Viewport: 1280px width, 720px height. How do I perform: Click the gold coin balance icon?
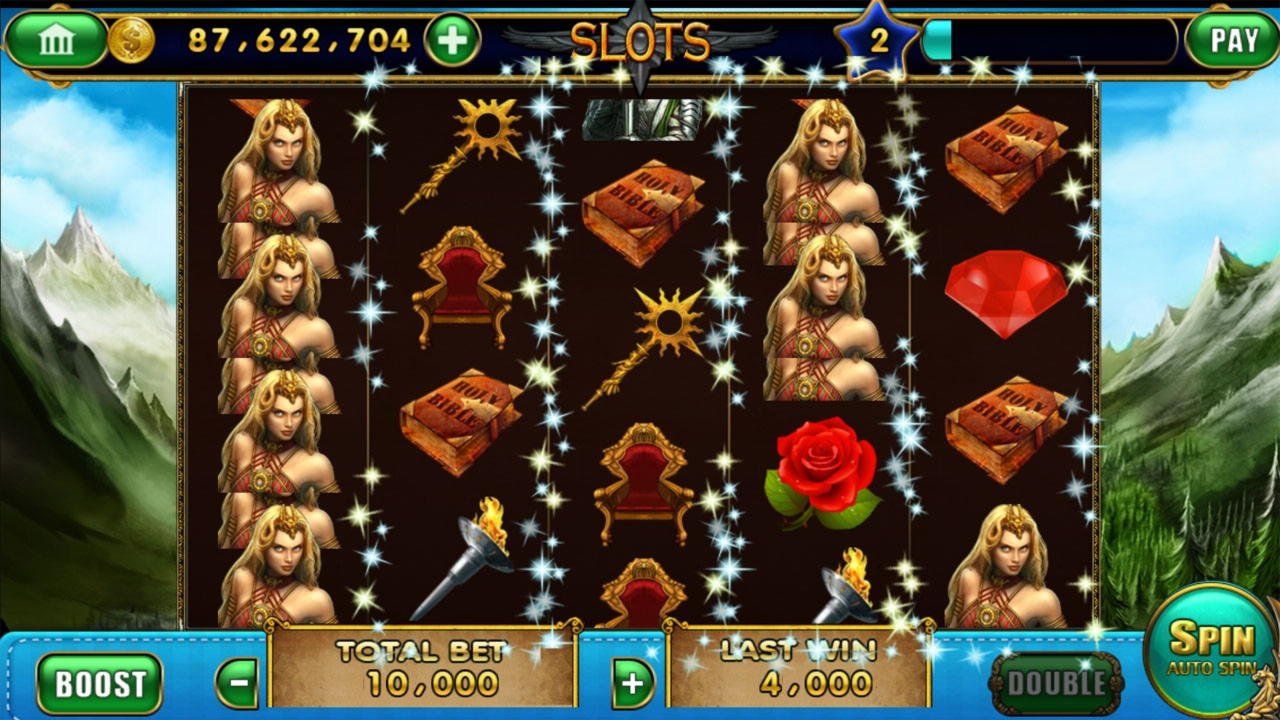[131, 40]
